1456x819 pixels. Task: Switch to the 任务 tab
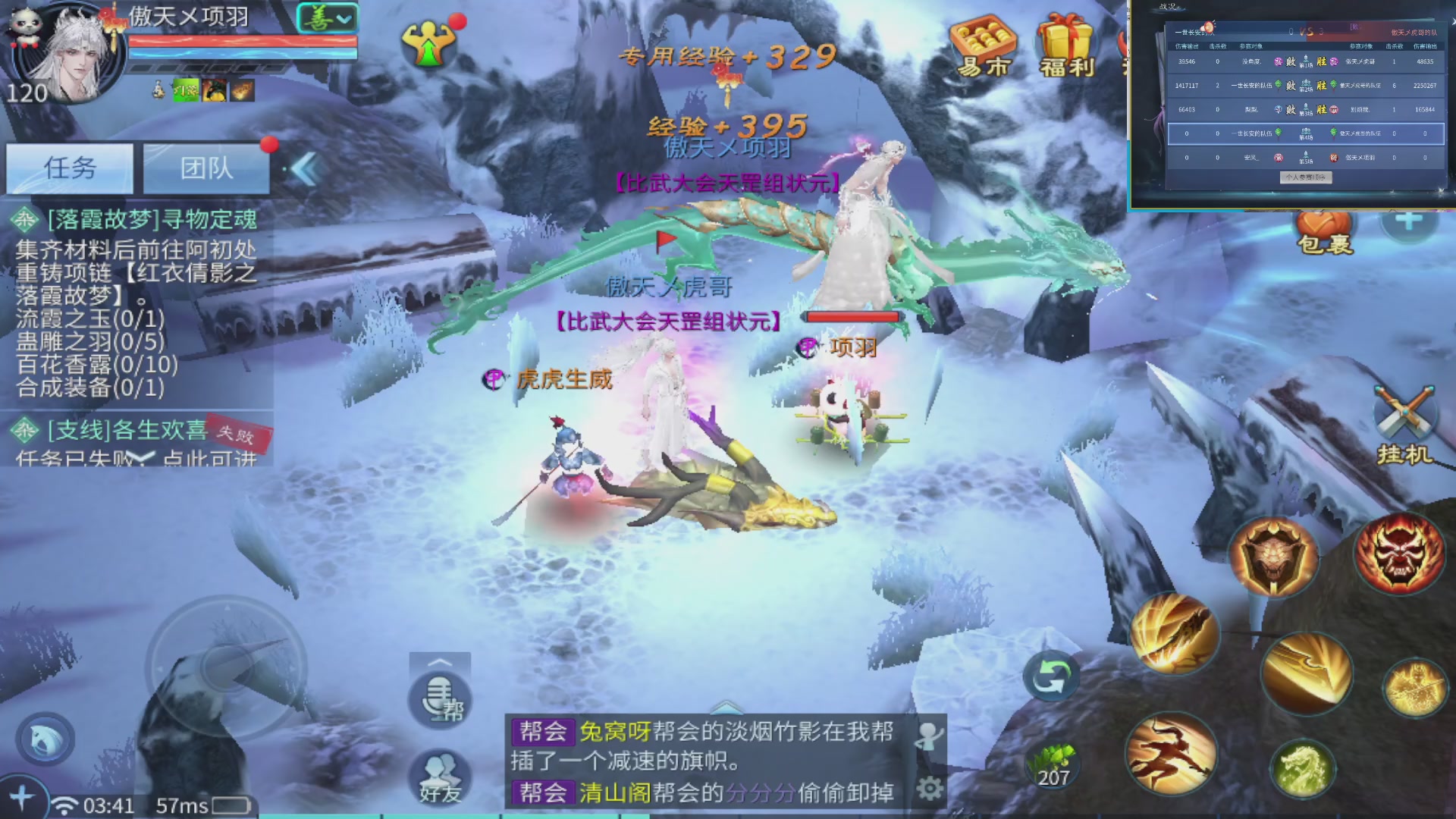[70, 168]
